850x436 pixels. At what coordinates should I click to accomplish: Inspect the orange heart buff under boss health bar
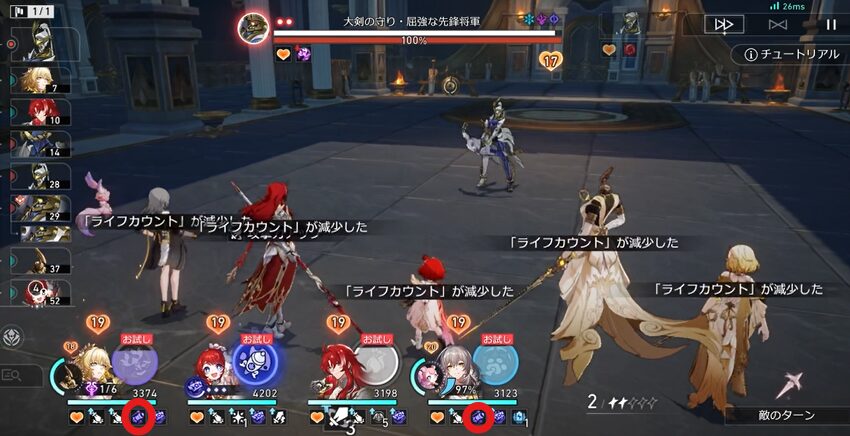(x=283, y=54)
